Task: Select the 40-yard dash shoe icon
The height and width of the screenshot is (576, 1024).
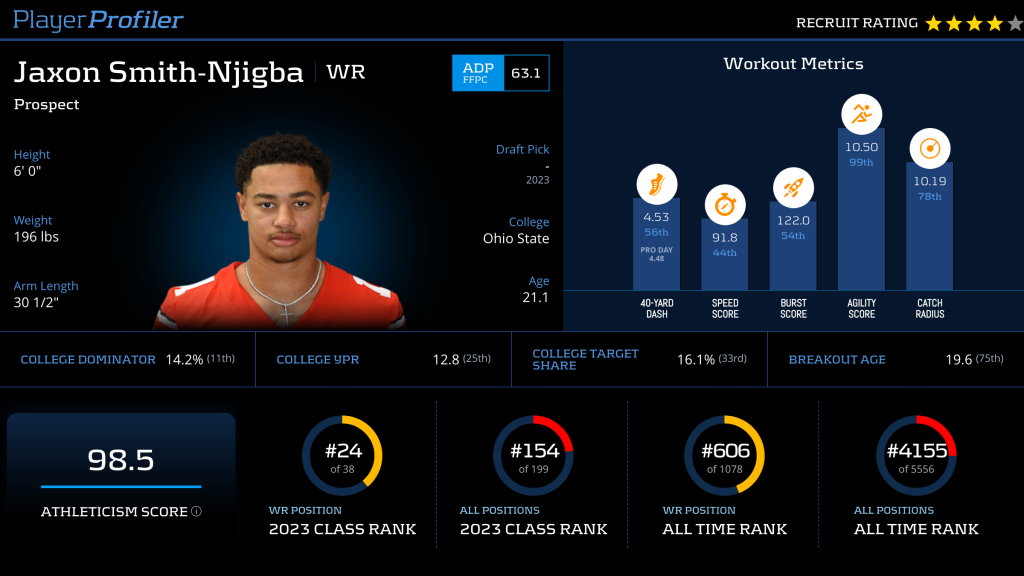Action: point(657,184)
